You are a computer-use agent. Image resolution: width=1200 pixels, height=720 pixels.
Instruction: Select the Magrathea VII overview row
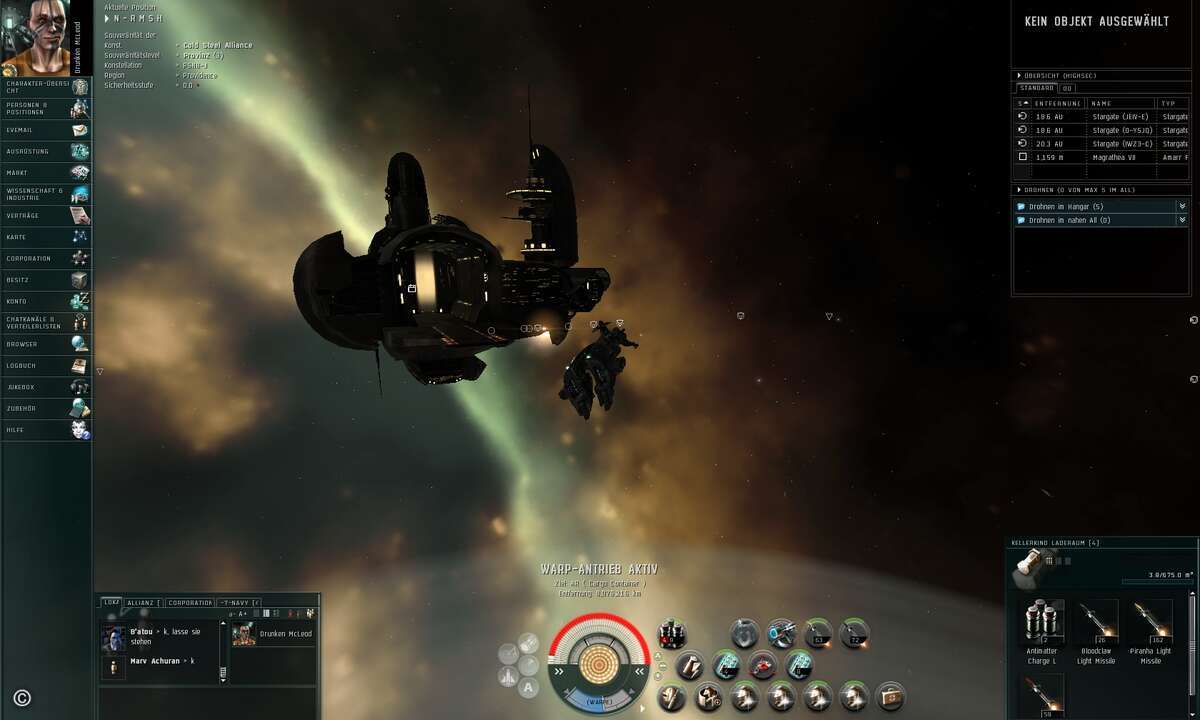[x=1118, y=157]
